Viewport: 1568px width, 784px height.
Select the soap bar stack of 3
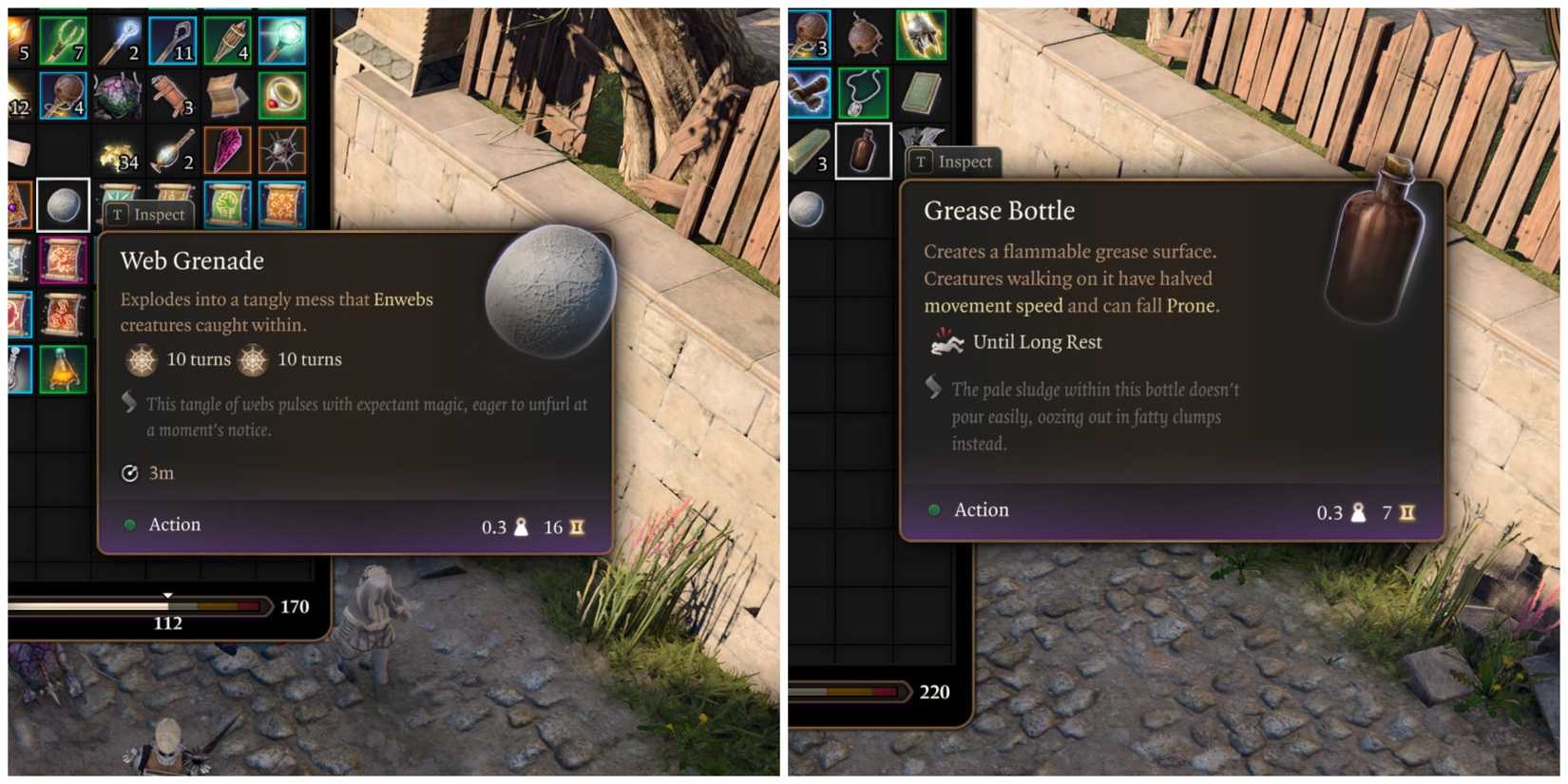(x=809, y=150)
